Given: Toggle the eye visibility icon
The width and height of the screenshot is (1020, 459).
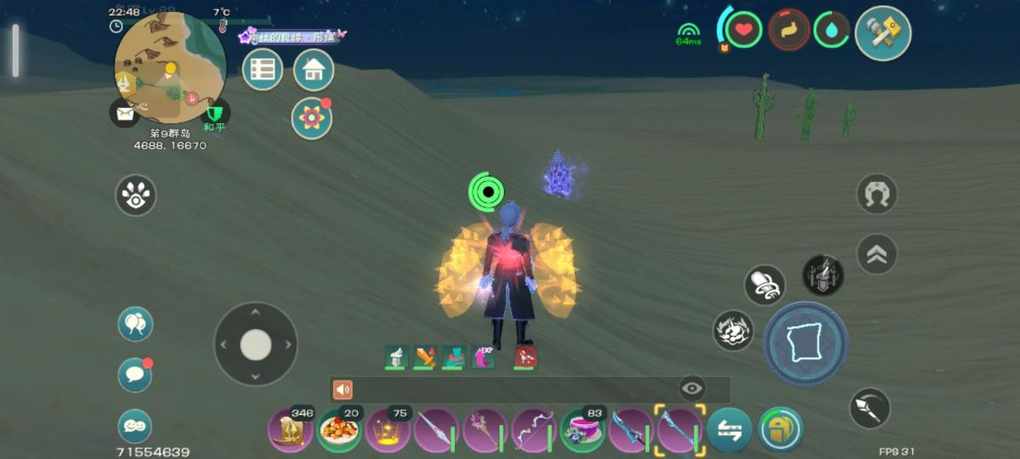Looking at the screenshot, I should click(692, 388).
